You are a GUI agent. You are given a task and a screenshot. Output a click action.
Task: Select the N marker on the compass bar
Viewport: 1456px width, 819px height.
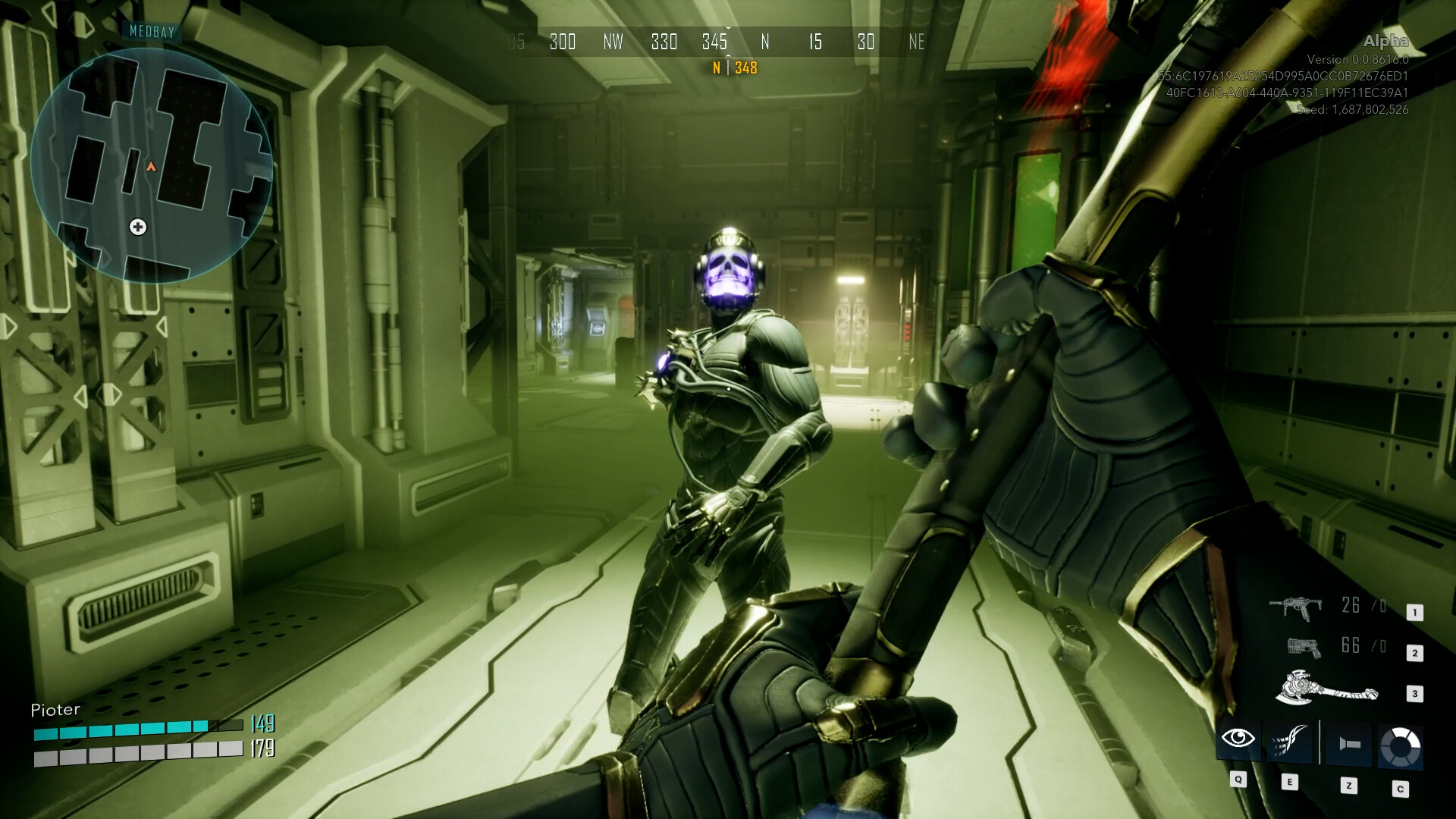pos(765,42)
